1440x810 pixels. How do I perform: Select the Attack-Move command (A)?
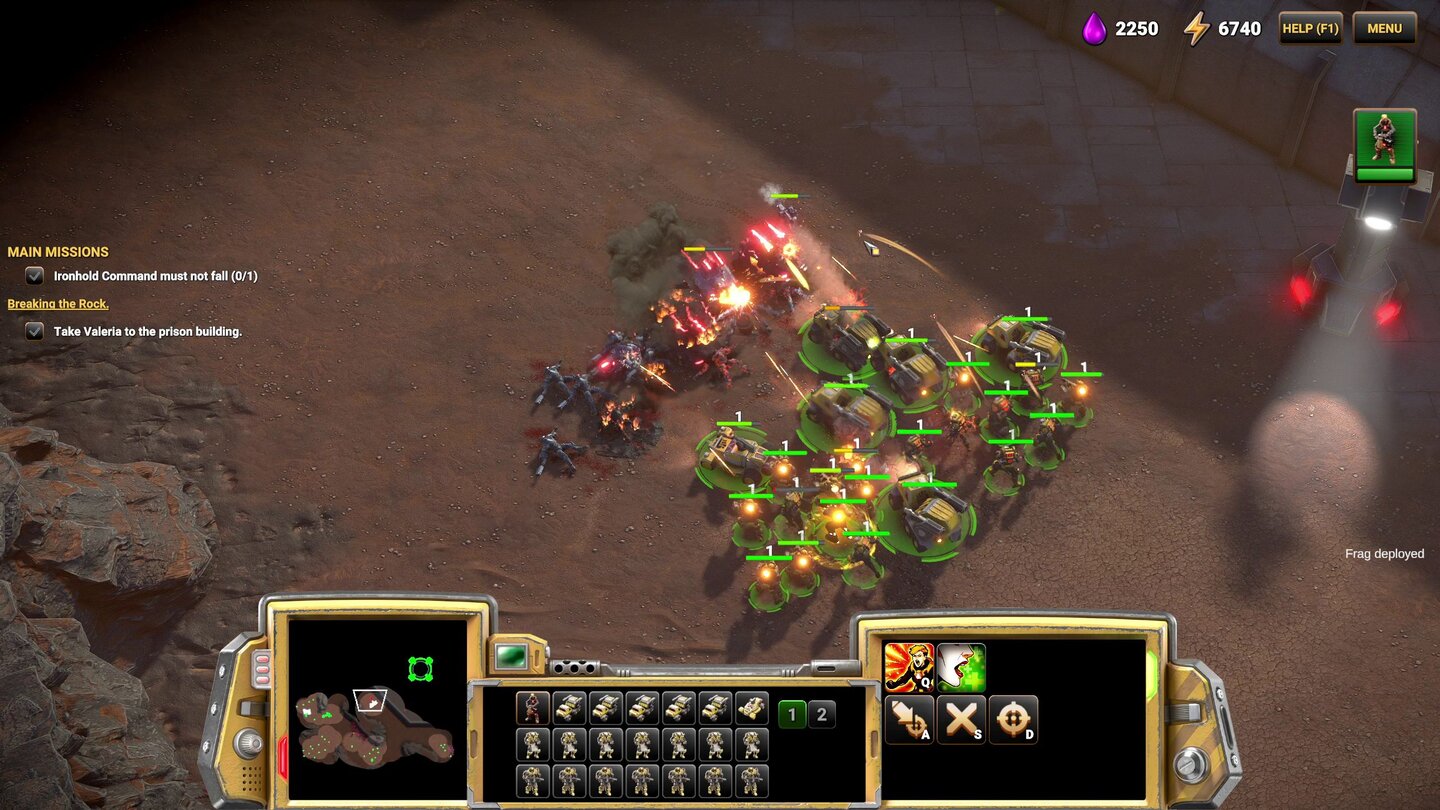click(908, 718)
